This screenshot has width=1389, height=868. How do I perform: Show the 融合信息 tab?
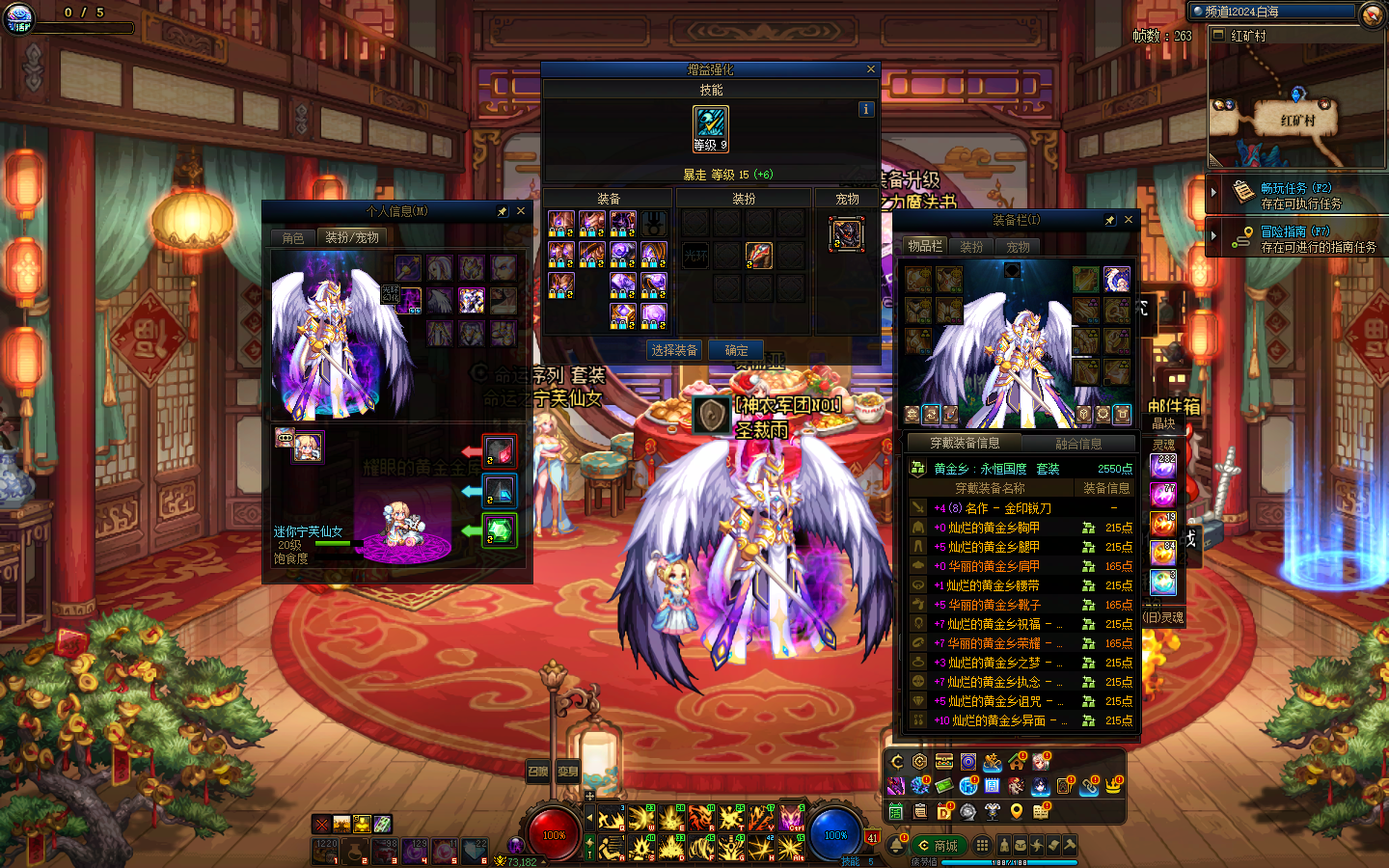[x=1078, y=444]
